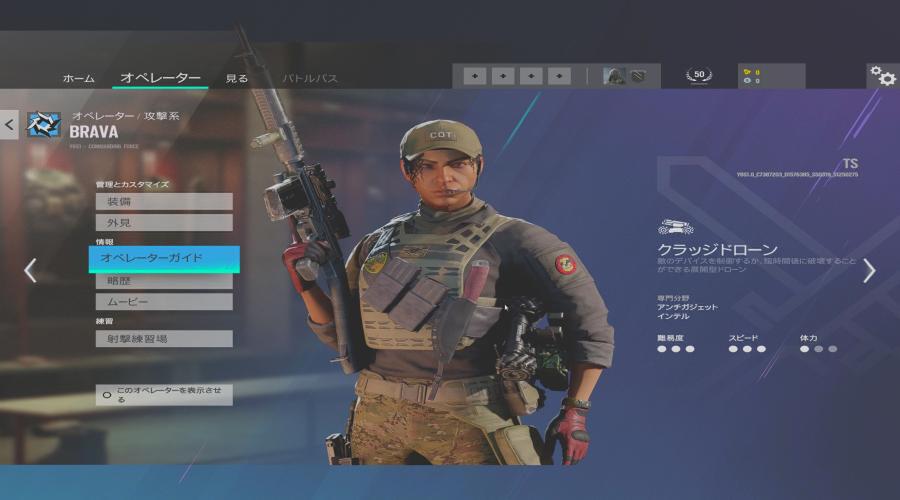The width and height of the screenshot is (900, 500).
Task: Play the ムービー operator video
Action: [x=164, y=301]
